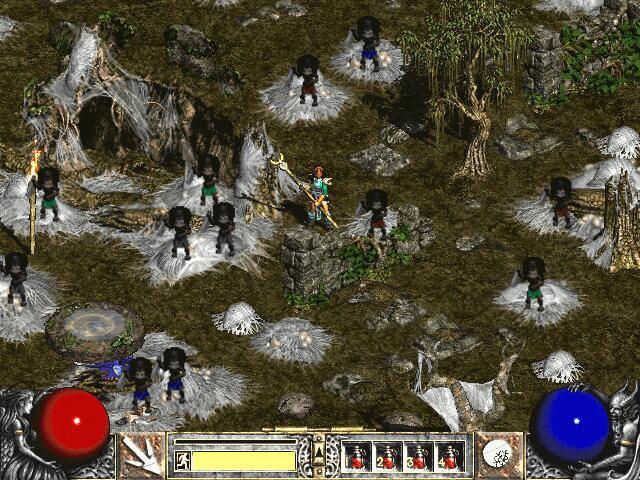
Task: Open the right-click skill selection icon
Action: [497, 455]
